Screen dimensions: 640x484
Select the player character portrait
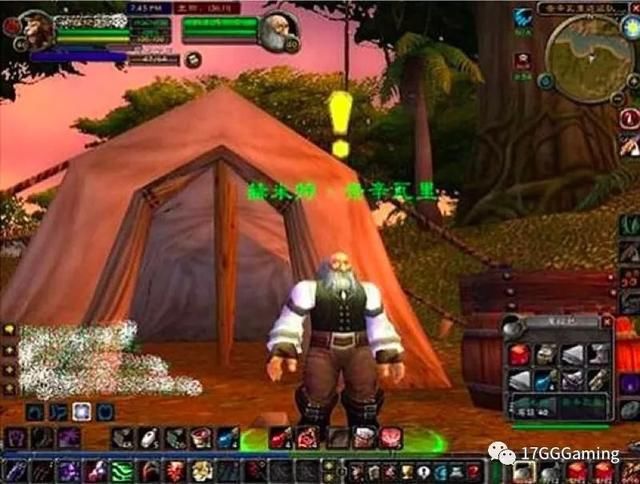pyautogui.click(x=34, y=31)
